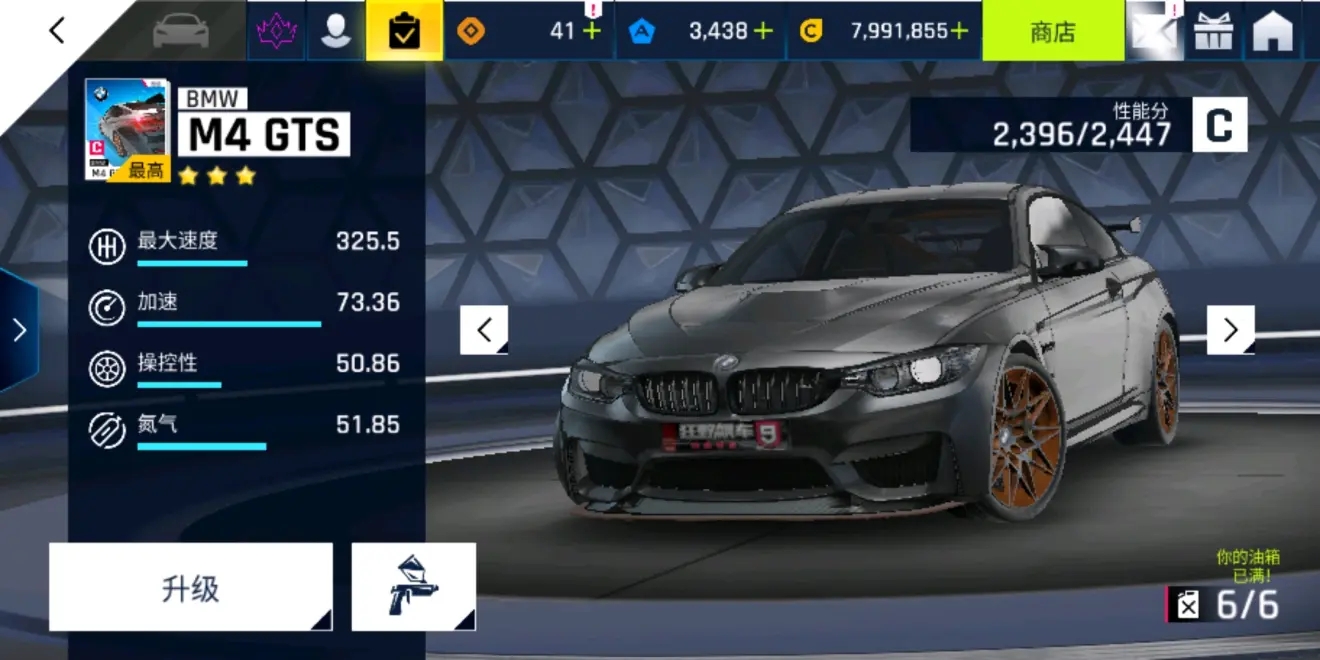The width and height of the screenshot is (1320, 660).
Task: Go back using the top-left arrow
Action: coord(57,31)
